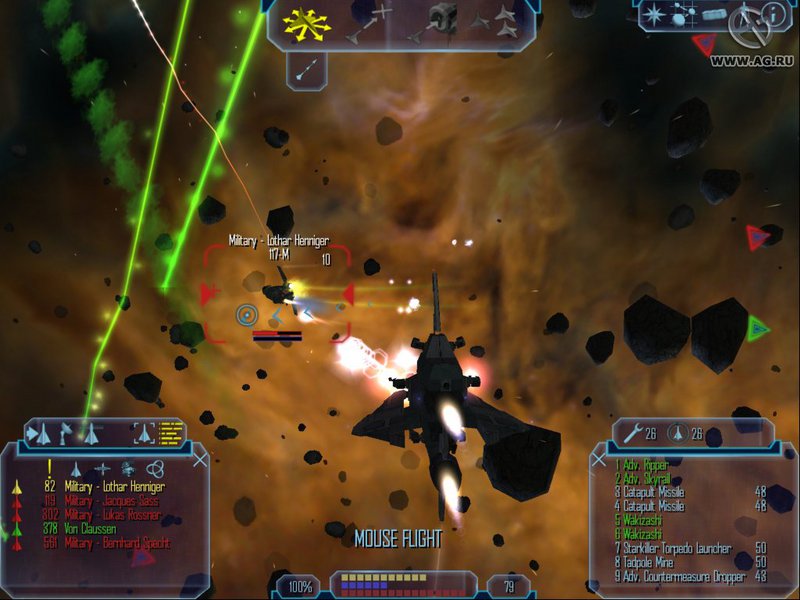Activate the Go To maneuver icon
This screenshot has height=600, width=800.
[x=369, y=23]
